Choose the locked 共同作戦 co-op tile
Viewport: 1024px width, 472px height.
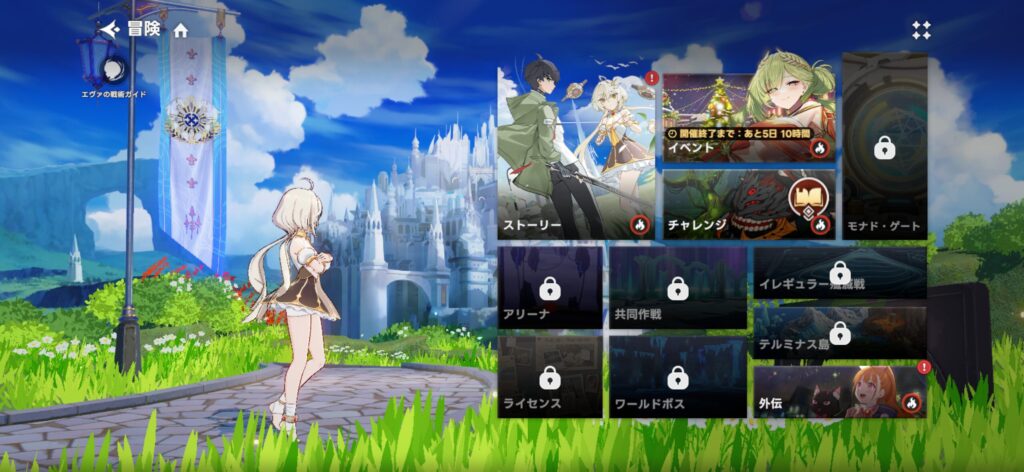point(677,289)
